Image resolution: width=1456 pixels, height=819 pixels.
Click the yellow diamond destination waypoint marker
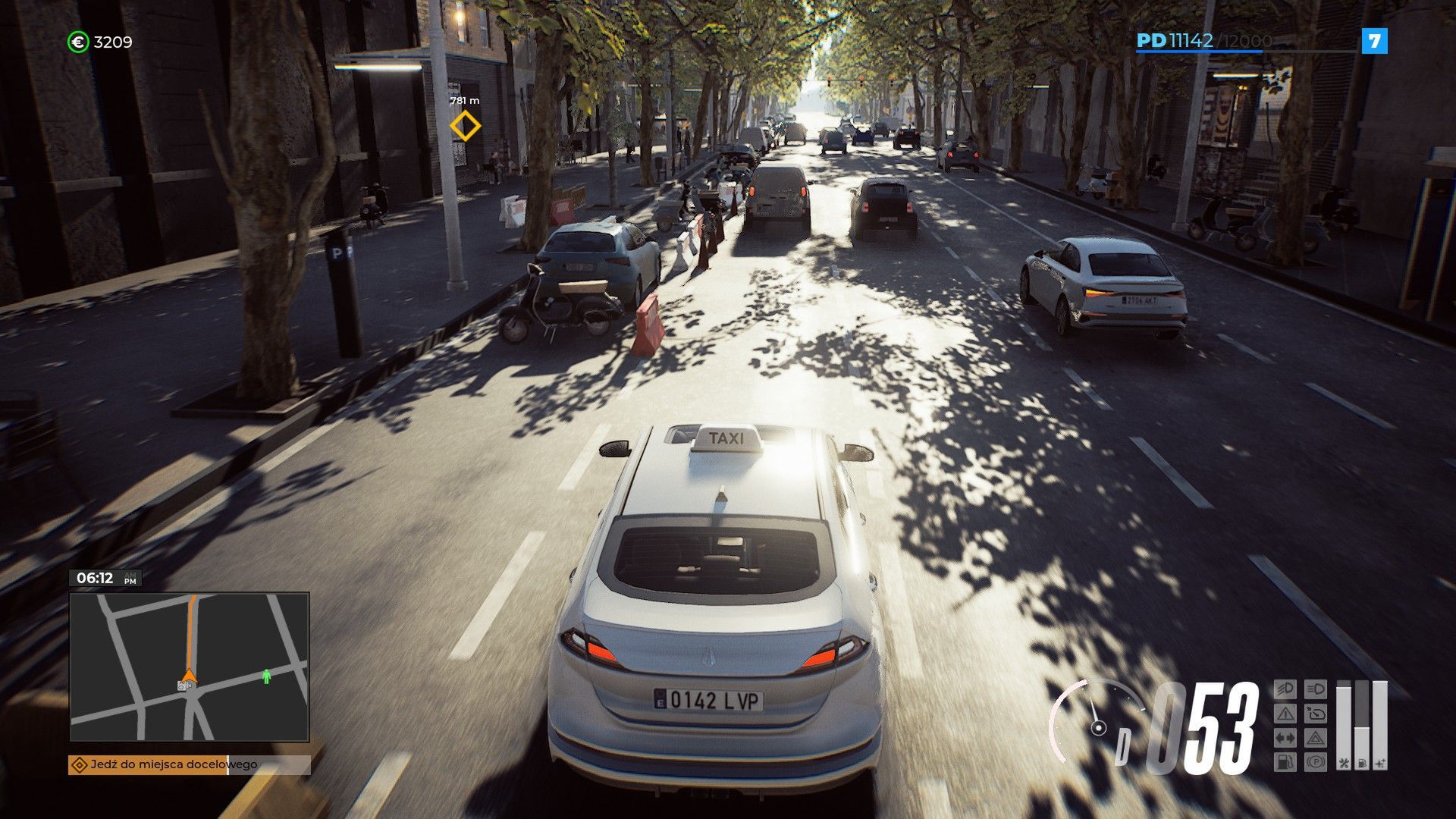coord(465,126)
